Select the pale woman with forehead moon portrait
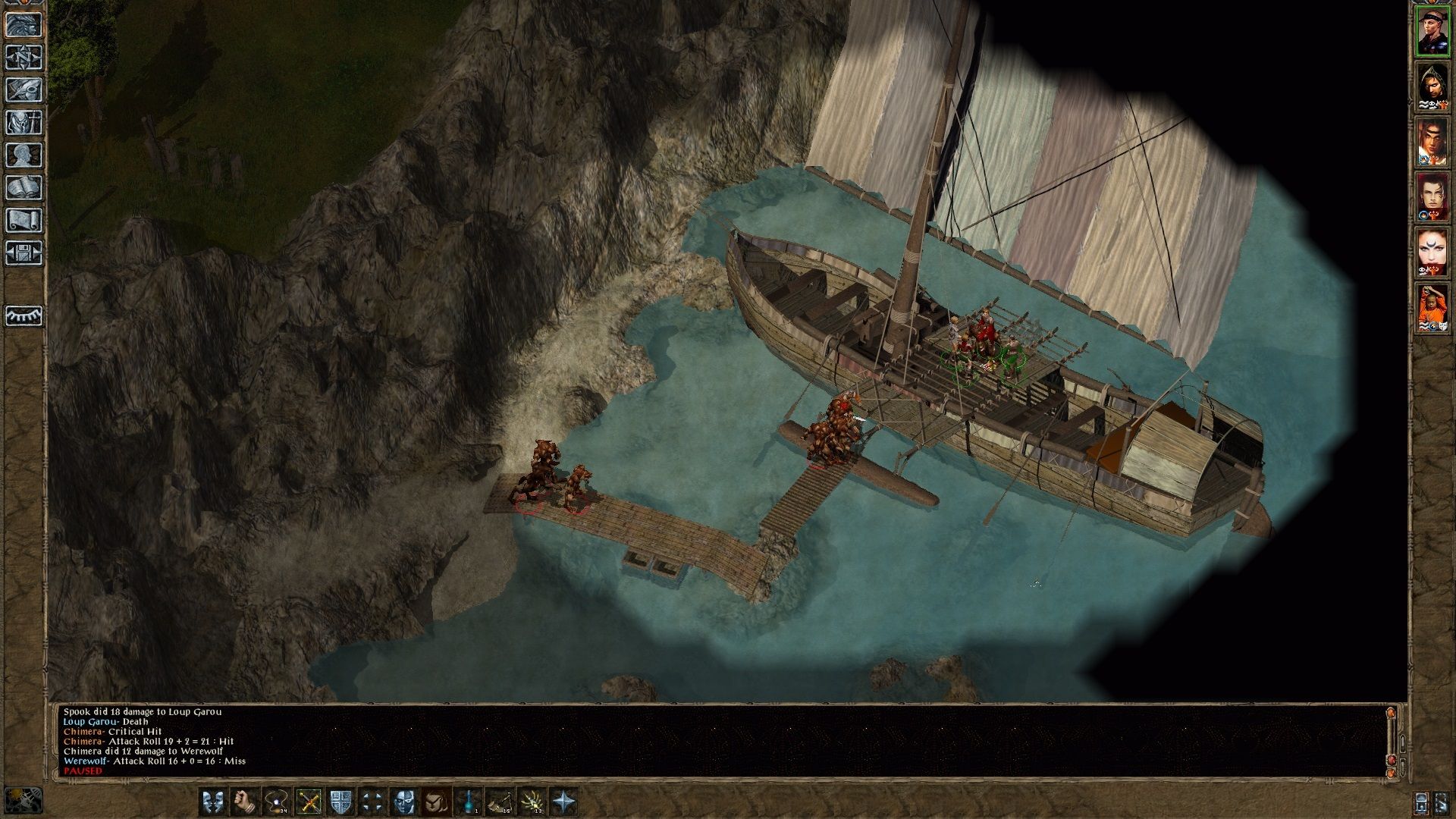 coord(1432,253)
